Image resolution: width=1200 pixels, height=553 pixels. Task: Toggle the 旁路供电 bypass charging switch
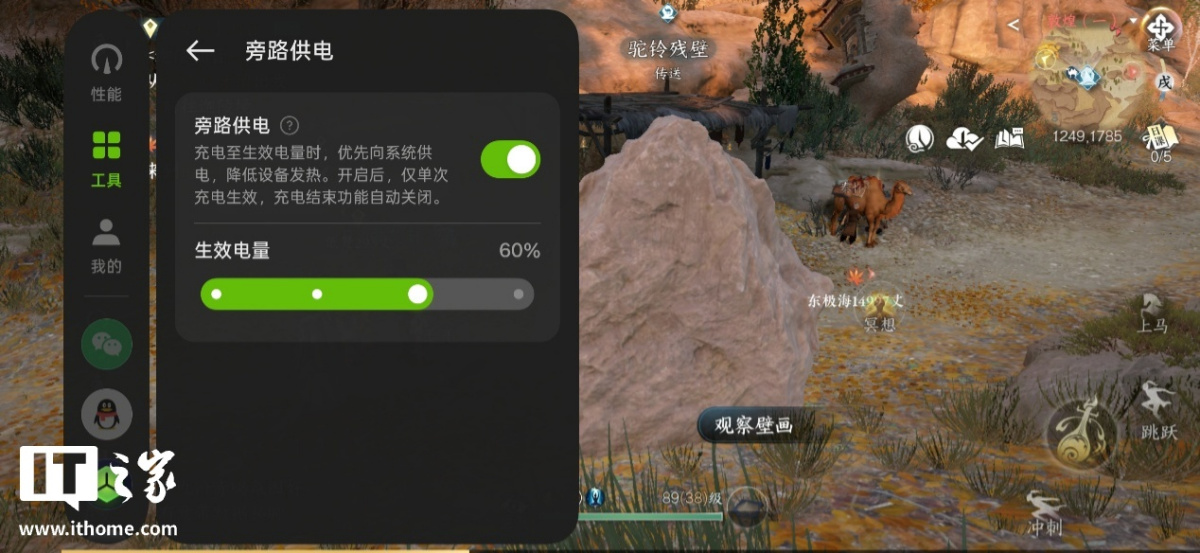510,159
